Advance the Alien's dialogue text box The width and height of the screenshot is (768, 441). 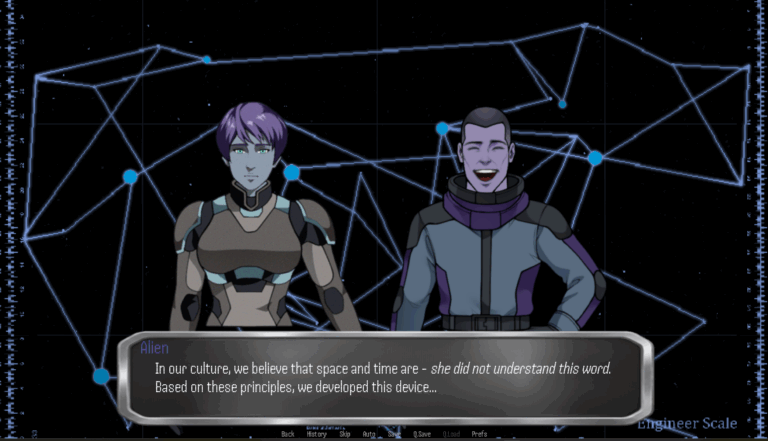pyautogui.click(x=385, y=377)
